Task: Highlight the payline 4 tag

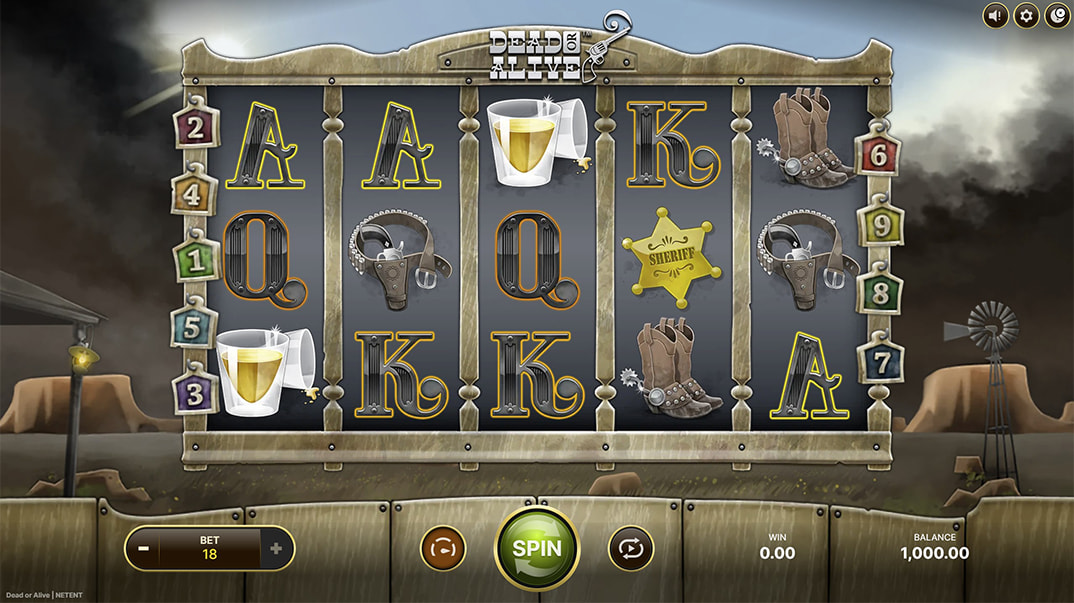Action: click(x=194, y=195)
